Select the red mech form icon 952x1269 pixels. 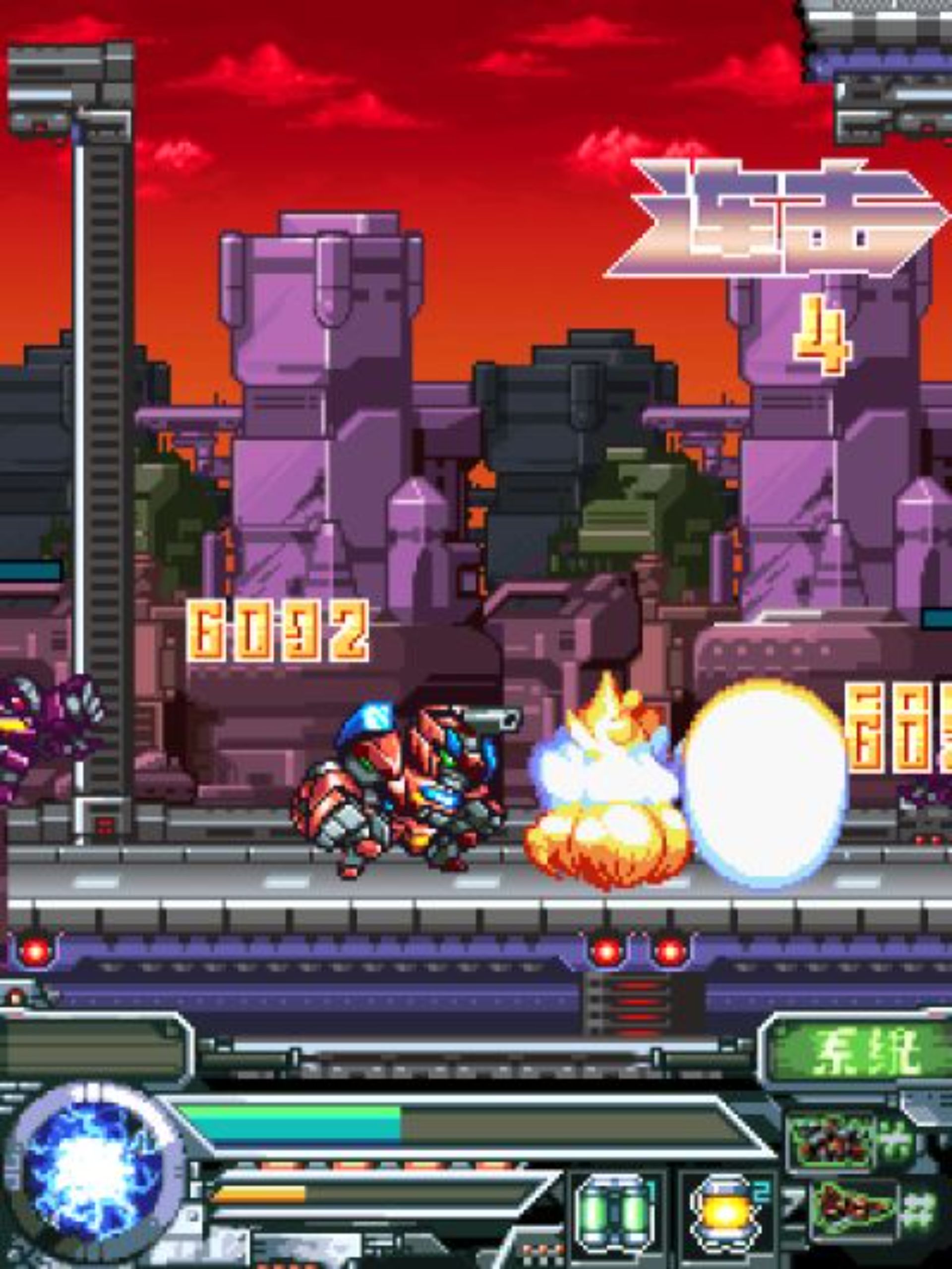pos(830,1142)
